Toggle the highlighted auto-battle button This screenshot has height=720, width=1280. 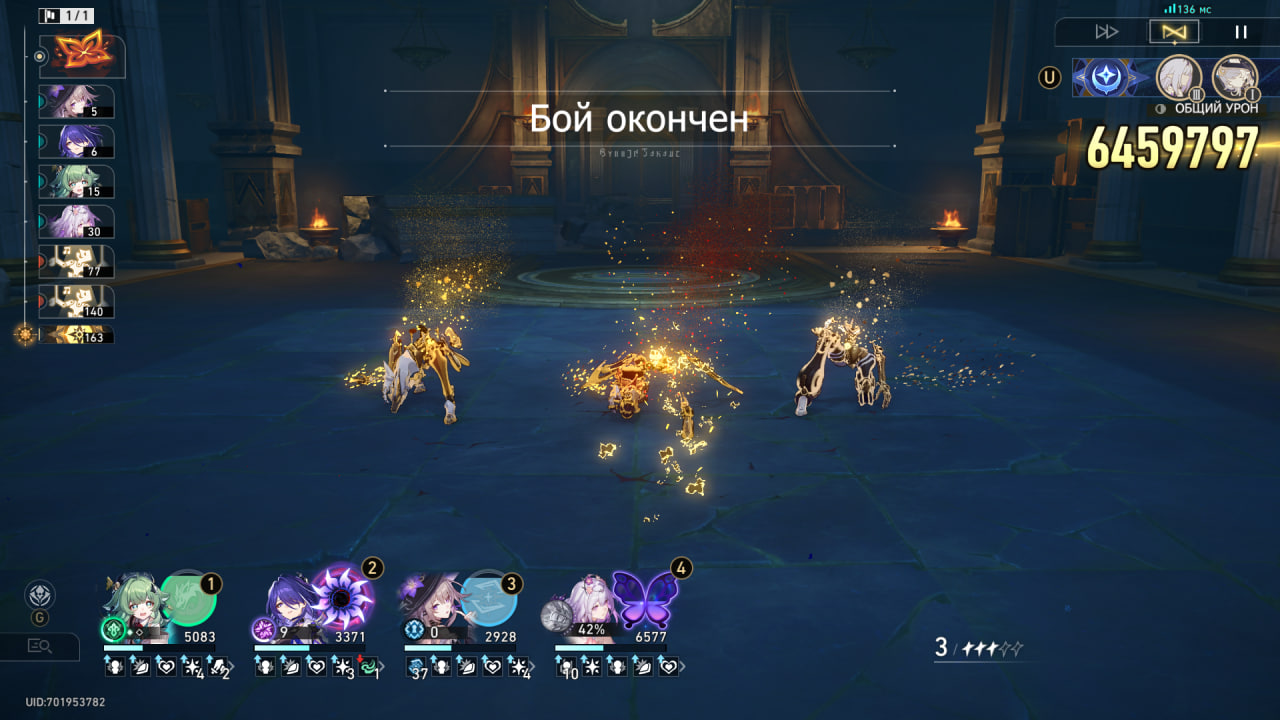(x=1173, y=32)
